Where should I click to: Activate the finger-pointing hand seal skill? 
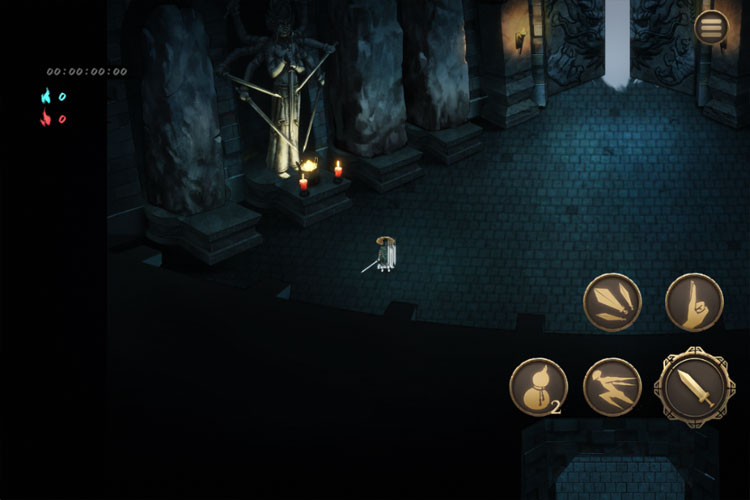694,302
